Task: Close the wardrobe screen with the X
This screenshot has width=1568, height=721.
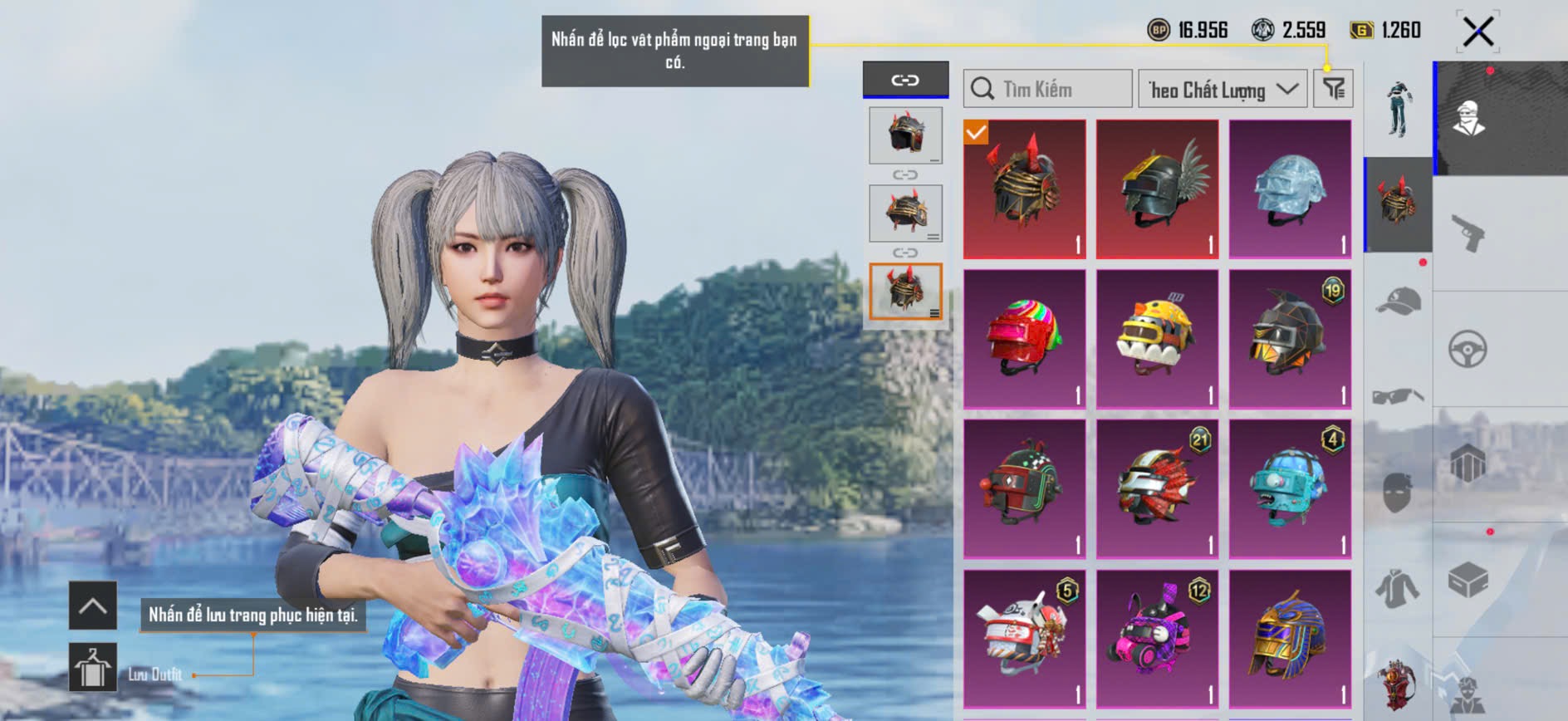Action: (x=1477, y=32)
